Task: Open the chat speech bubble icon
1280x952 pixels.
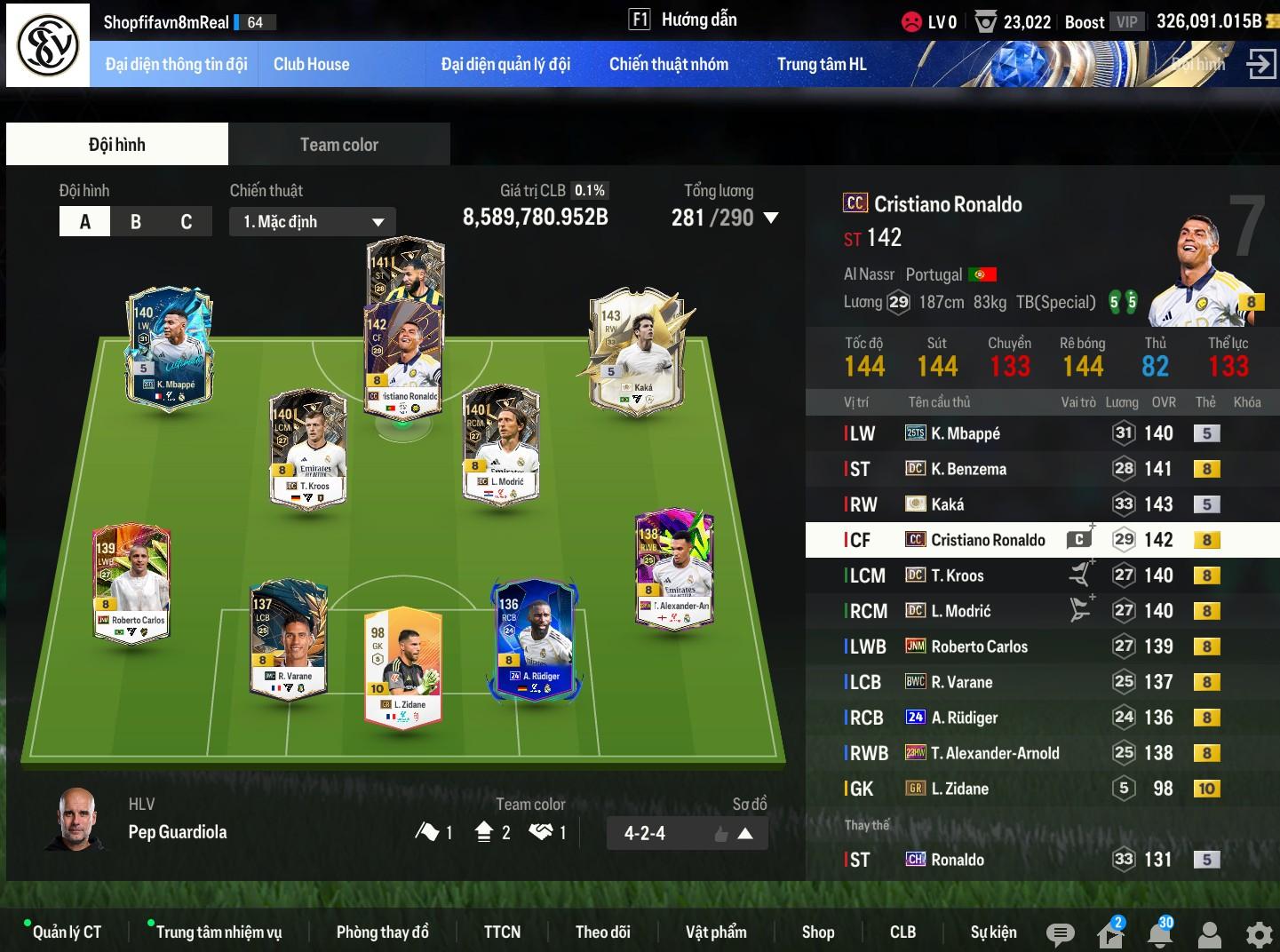Action: point(1060,934)
